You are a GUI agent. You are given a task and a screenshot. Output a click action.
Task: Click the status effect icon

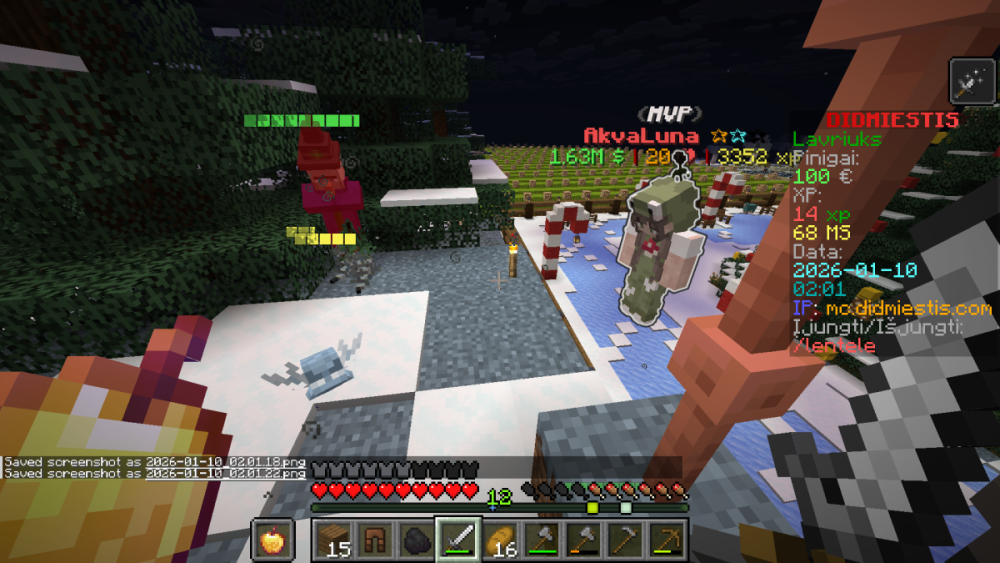pyautogui.click(x=967, y=78)
